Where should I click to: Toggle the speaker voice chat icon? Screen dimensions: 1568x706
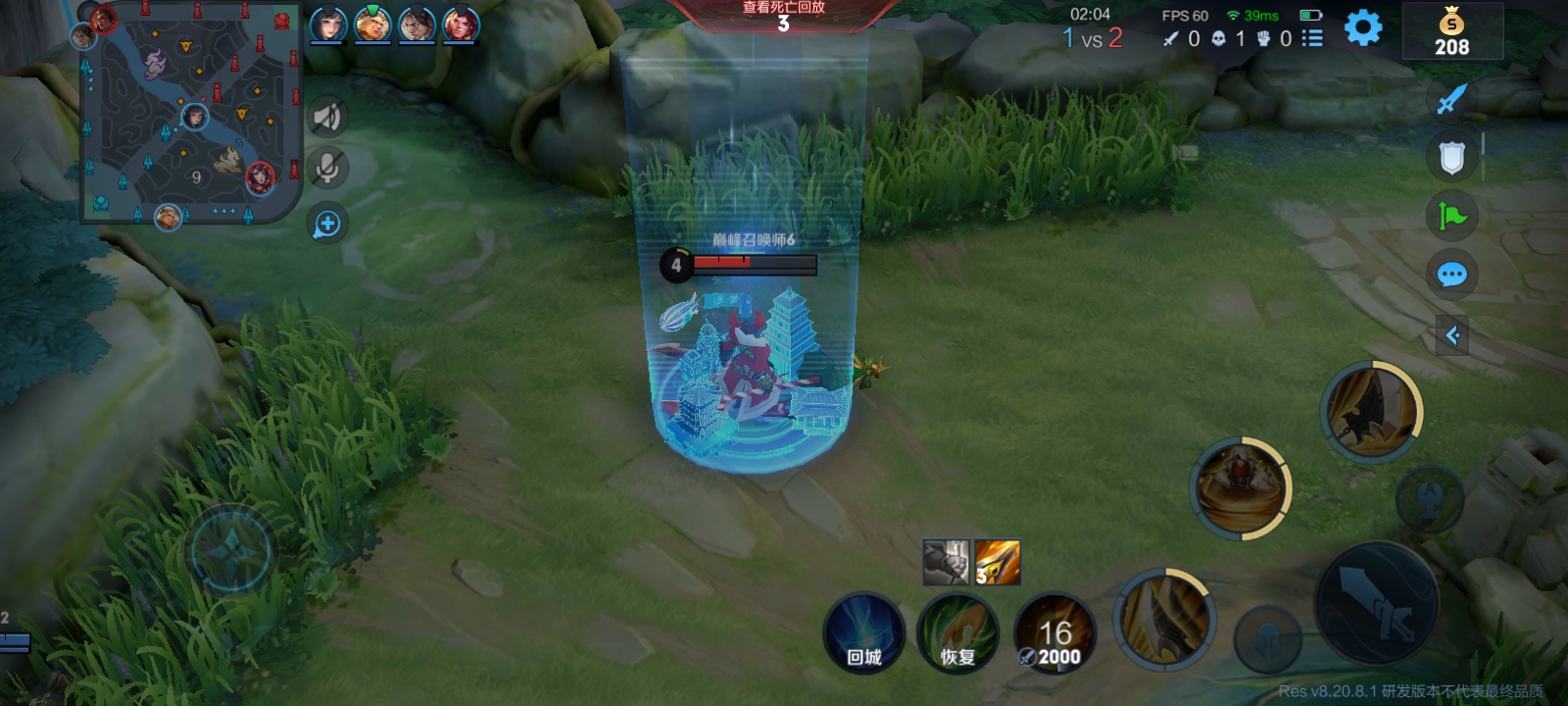pos(327,118)
